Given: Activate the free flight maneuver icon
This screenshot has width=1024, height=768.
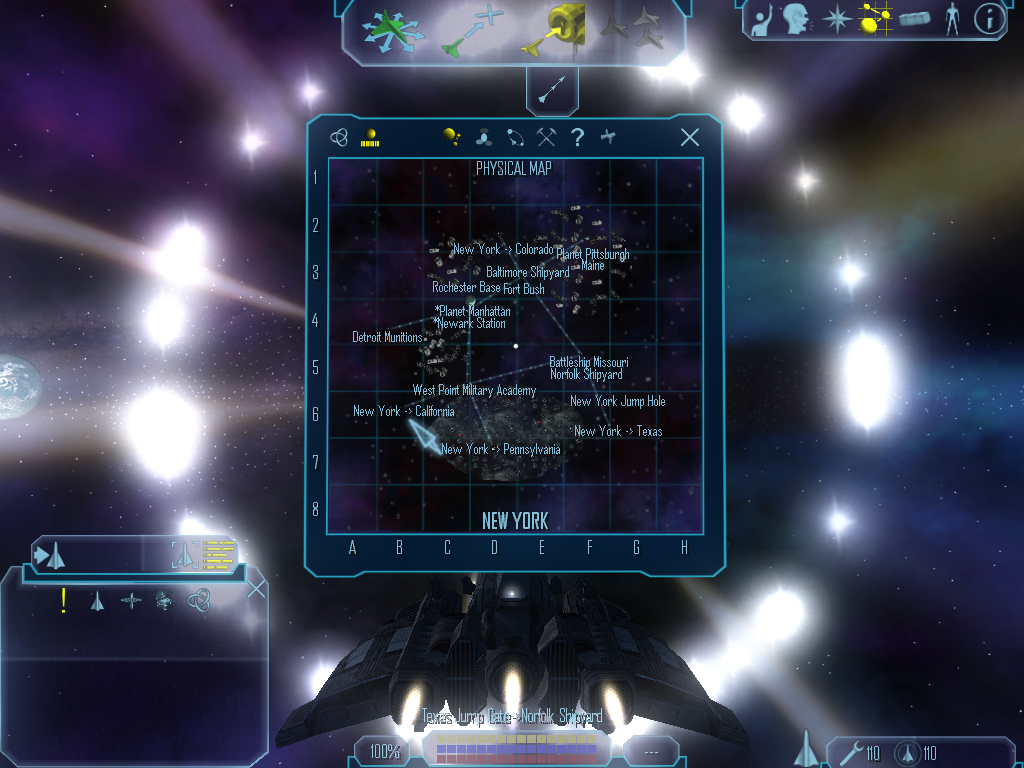Looking at the screenshot, I should [393, 31].
